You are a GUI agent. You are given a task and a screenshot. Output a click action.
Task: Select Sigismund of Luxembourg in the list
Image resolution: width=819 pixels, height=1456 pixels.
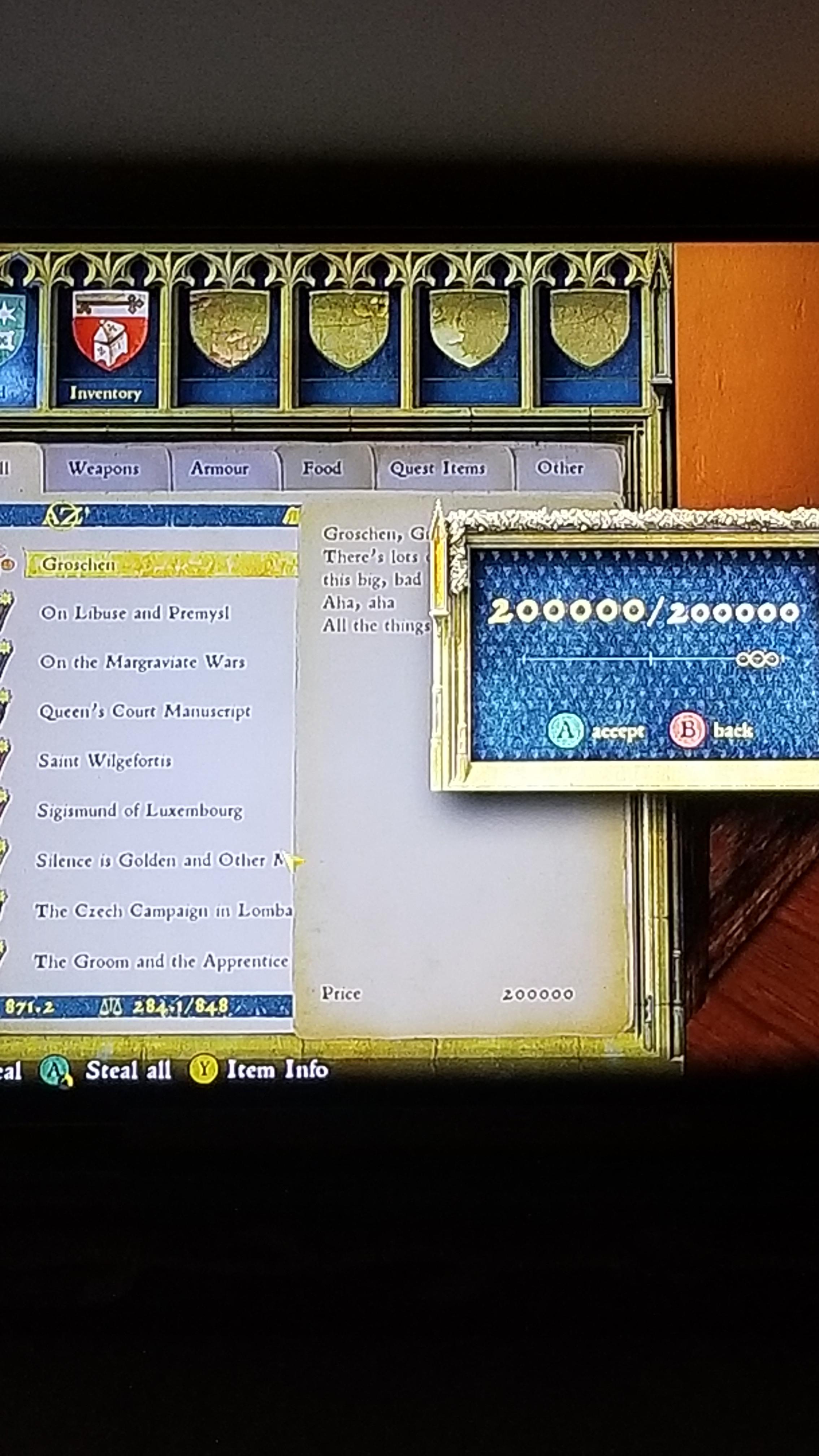[141, 811]
